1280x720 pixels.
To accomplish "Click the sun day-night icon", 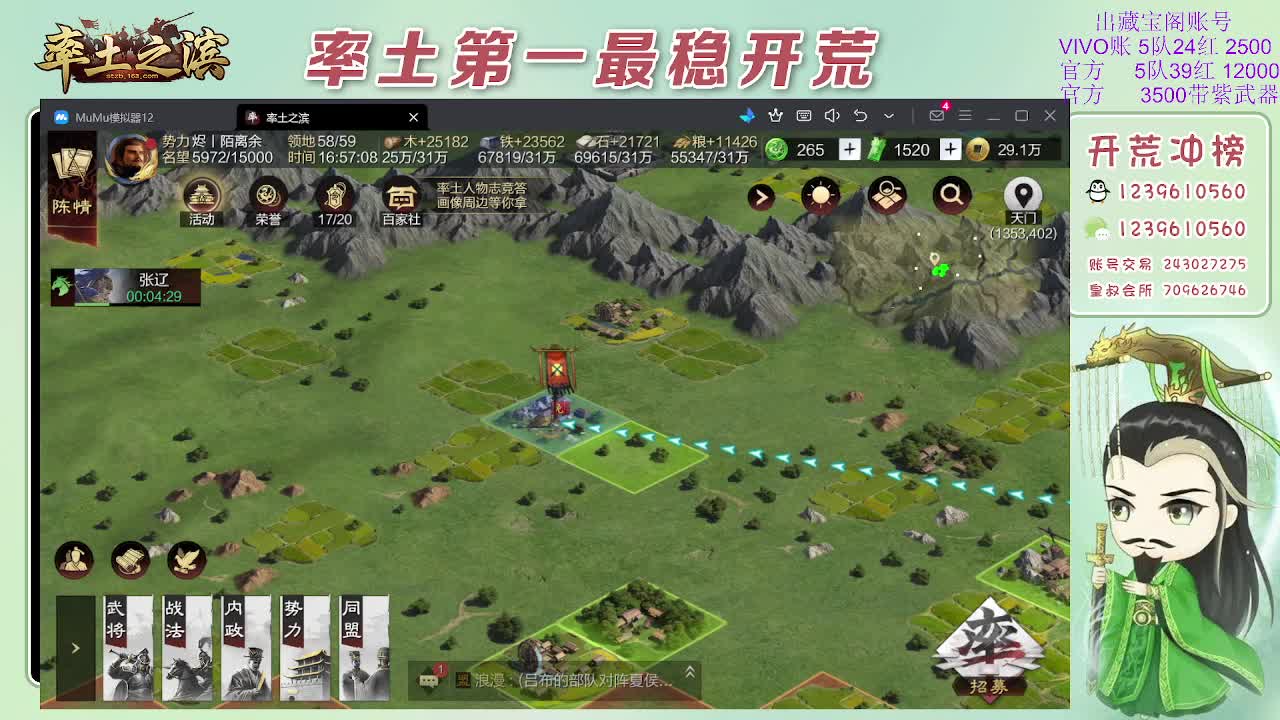I will (820, 197).
